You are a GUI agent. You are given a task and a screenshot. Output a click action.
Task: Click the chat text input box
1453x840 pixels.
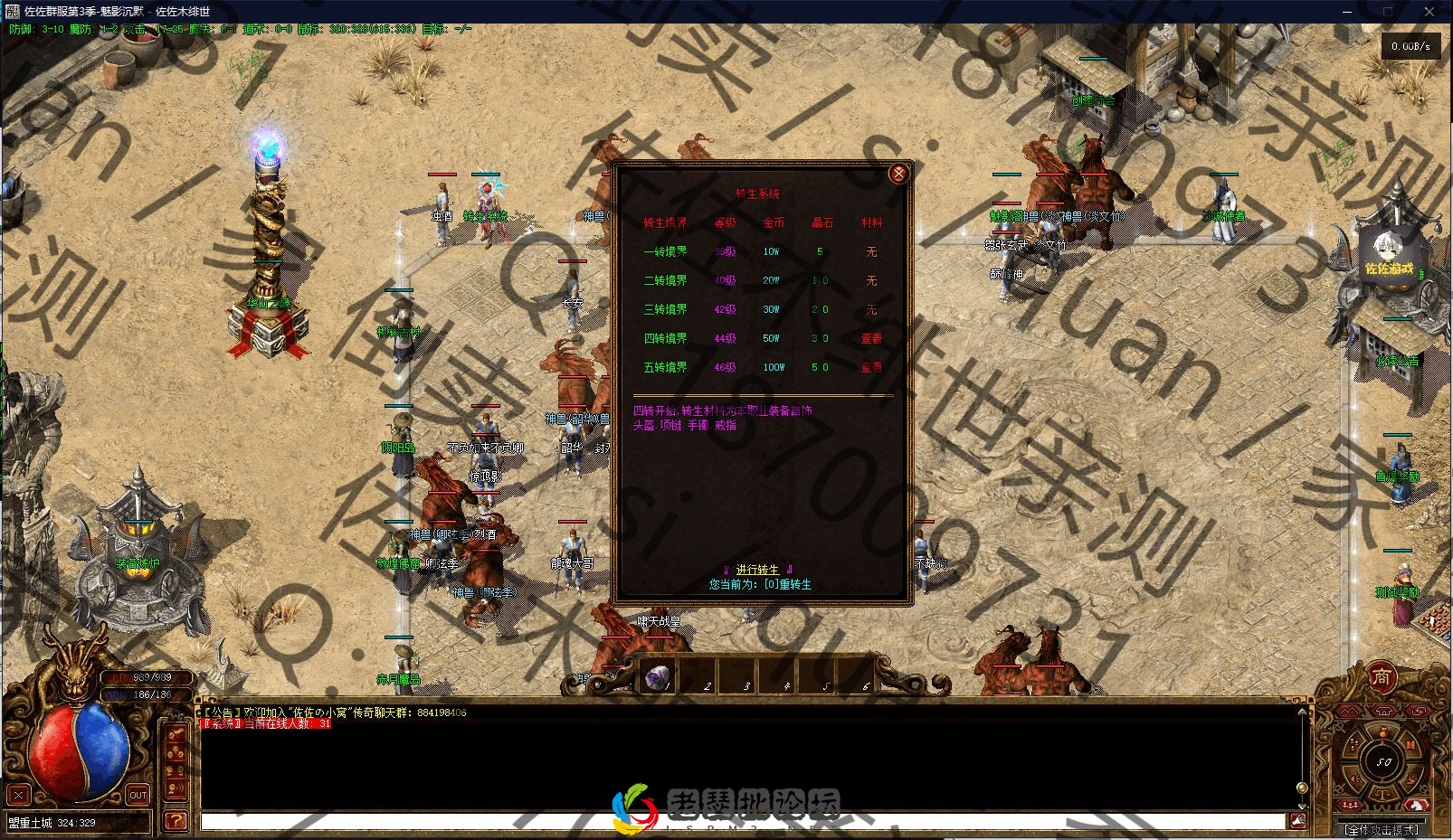[742, 821]
